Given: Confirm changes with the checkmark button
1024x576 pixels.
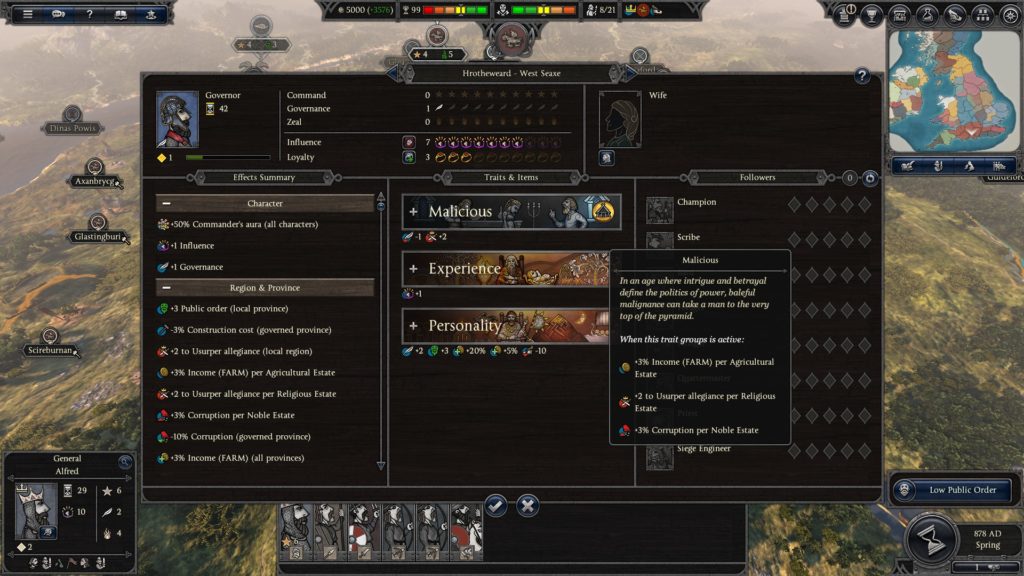Looking at the screenshot, I should [496, 505].
